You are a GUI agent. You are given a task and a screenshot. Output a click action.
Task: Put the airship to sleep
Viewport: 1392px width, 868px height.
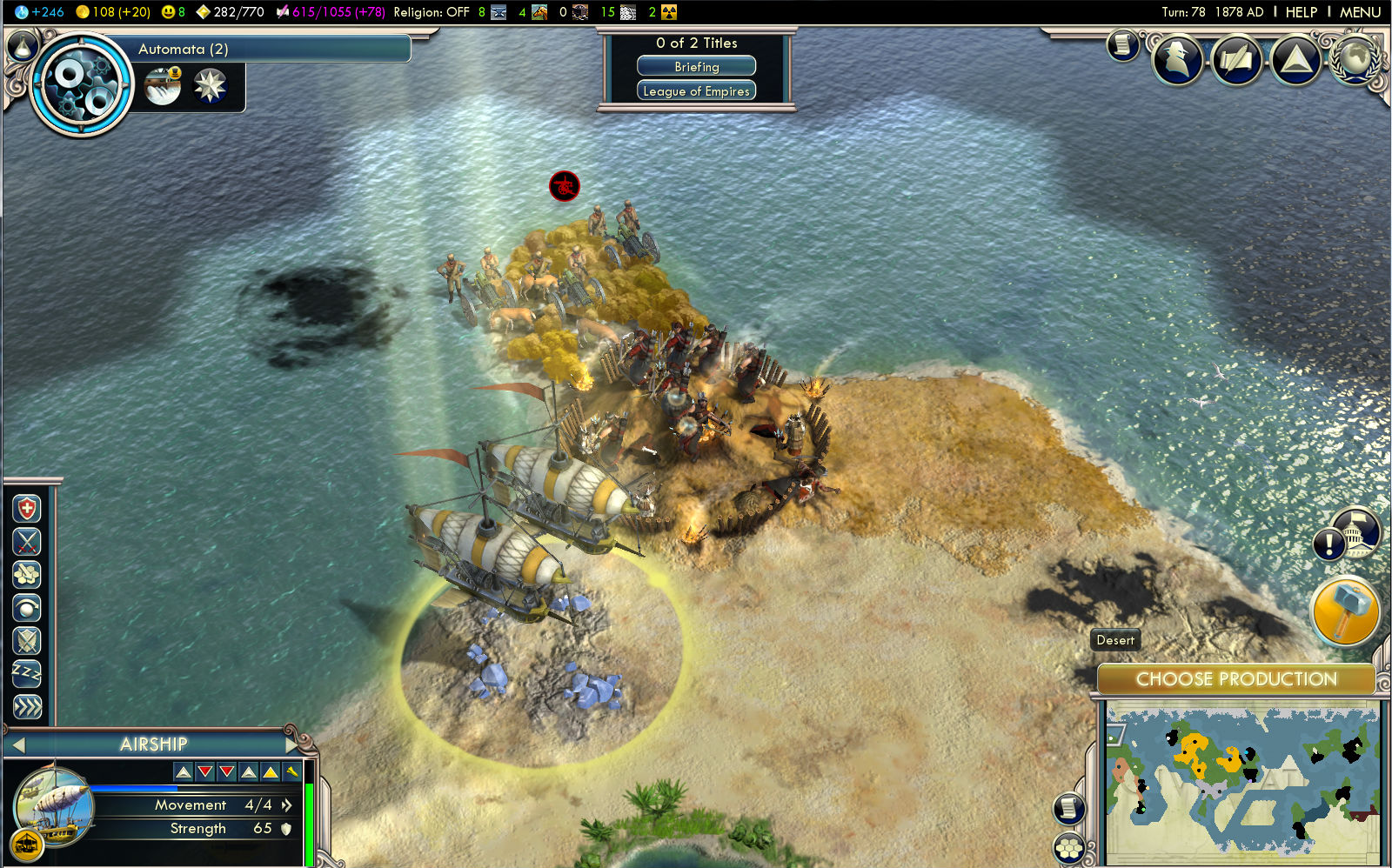tap(27, 674)
